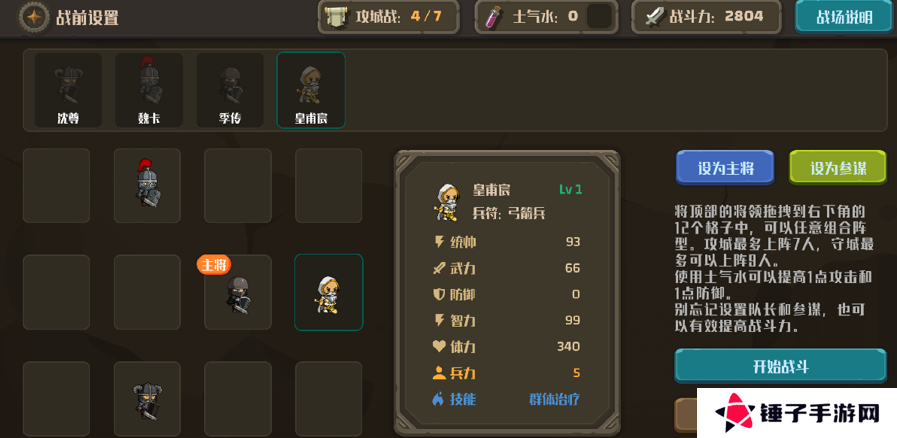Tap the 士气水 morale potion icon
897x438 pixels.
(x=493, y=17)
